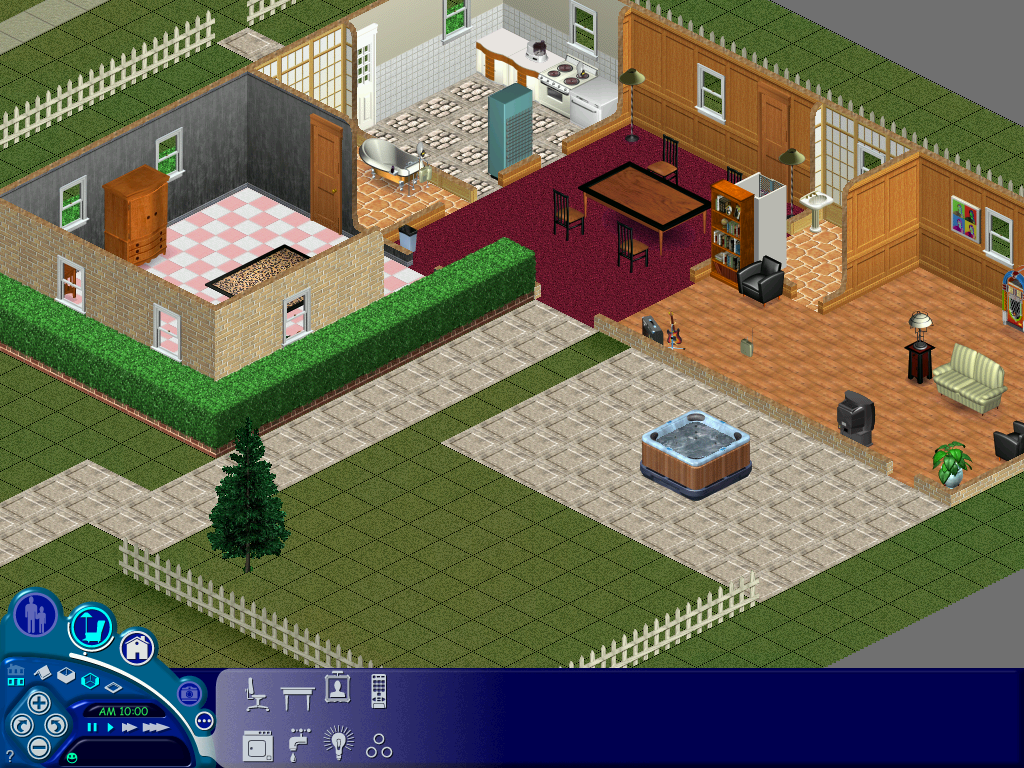
Task: Select the Buy mode button
Action: 92,627
